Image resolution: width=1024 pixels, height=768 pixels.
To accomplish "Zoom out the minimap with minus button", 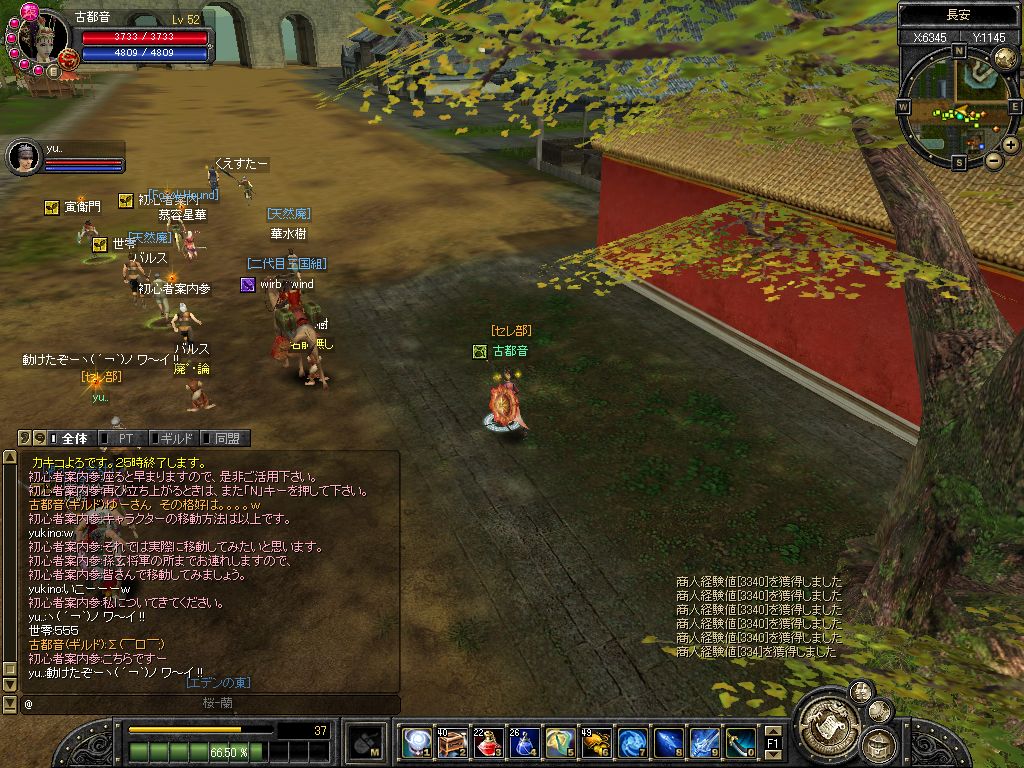I will (993, 160).
